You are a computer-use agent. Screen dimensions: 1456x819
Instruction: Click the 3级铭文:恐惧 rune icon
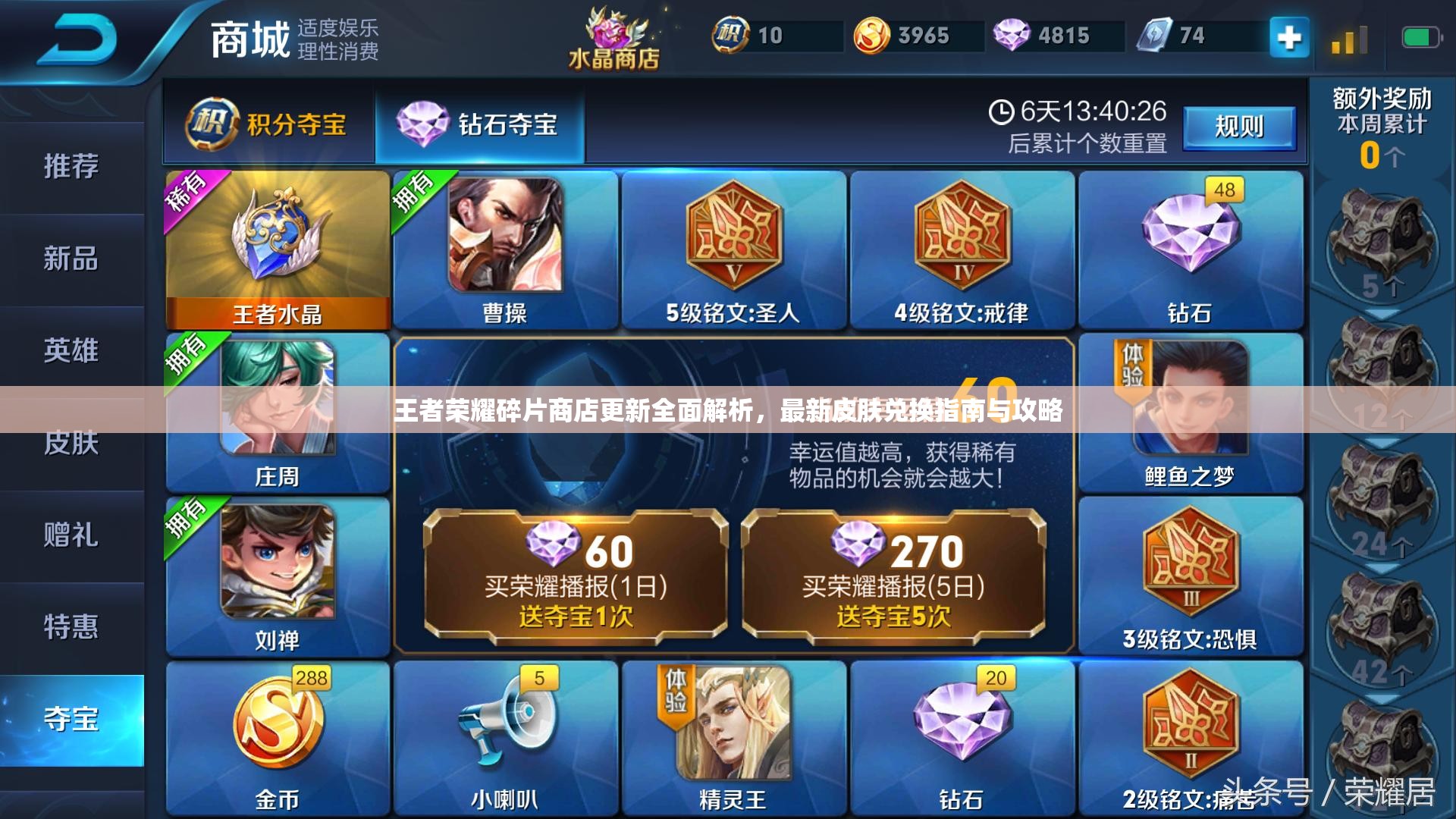tap(1194, 561)
